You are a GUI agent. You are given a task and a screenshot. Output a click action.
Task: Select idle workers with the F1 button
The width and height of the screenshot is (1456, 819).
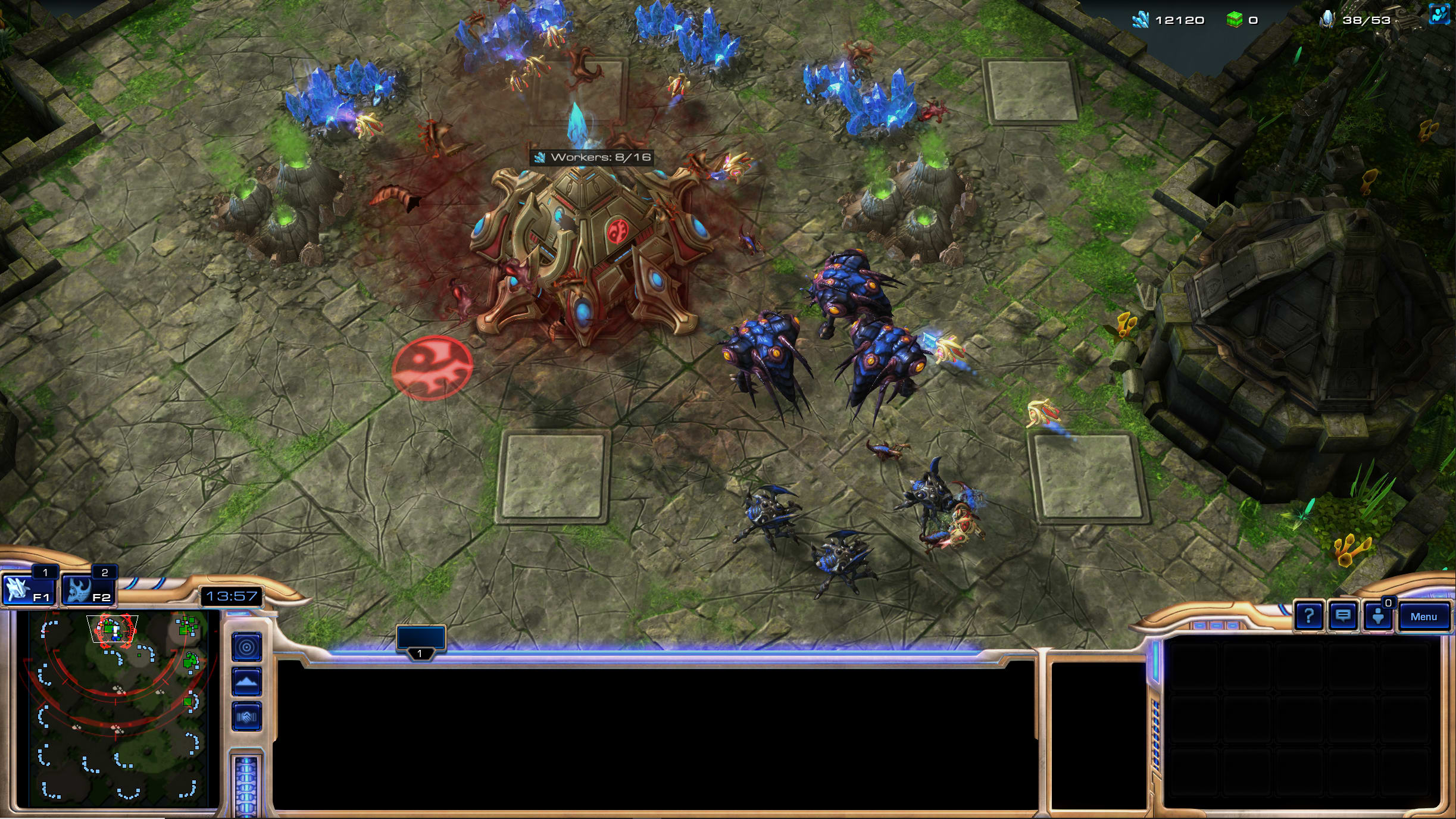pos(28,590)
